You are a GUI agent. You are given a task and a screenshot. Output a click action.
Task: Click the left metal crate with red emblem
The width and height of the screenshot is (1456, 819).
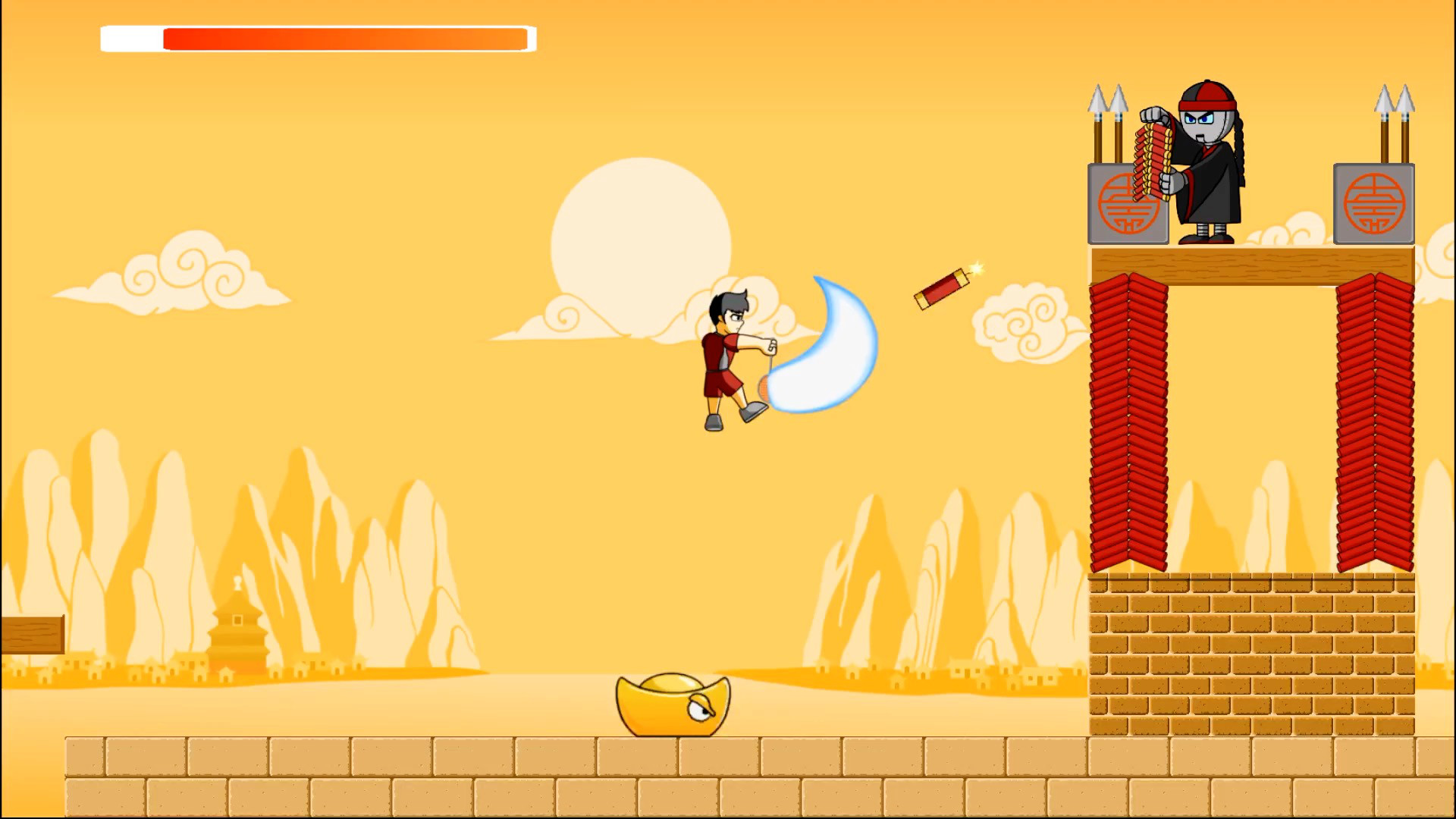point(1128,205)
